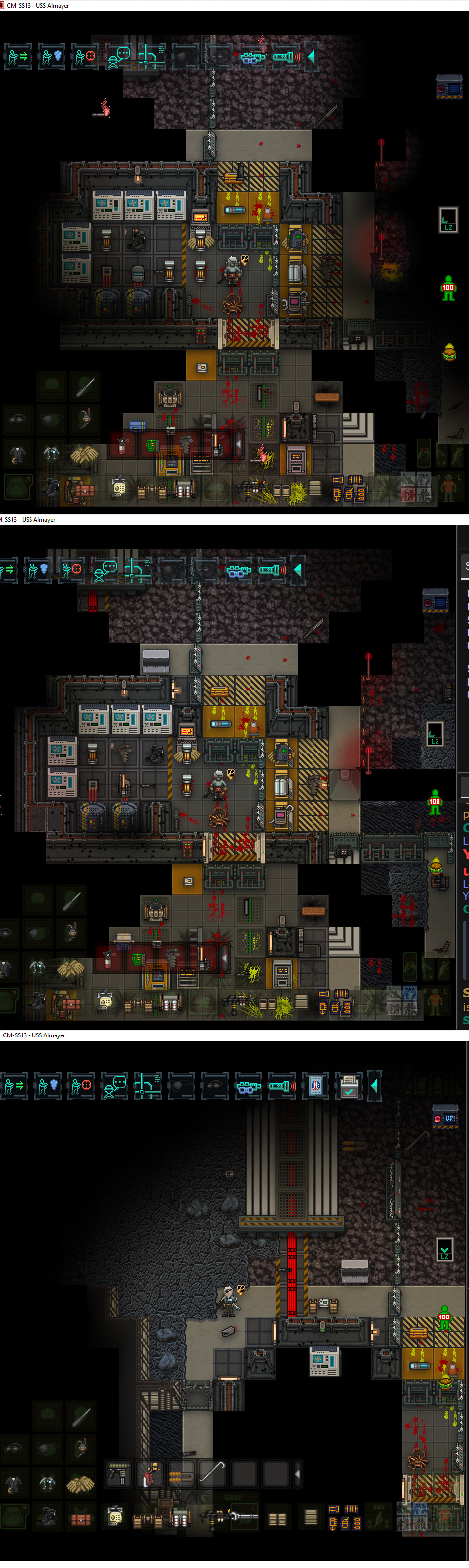This screenshot has width=469, height=1568.
Task: Click the printer with checkmark action icon
Action: pyautogui.click(x=348, y=1086)
